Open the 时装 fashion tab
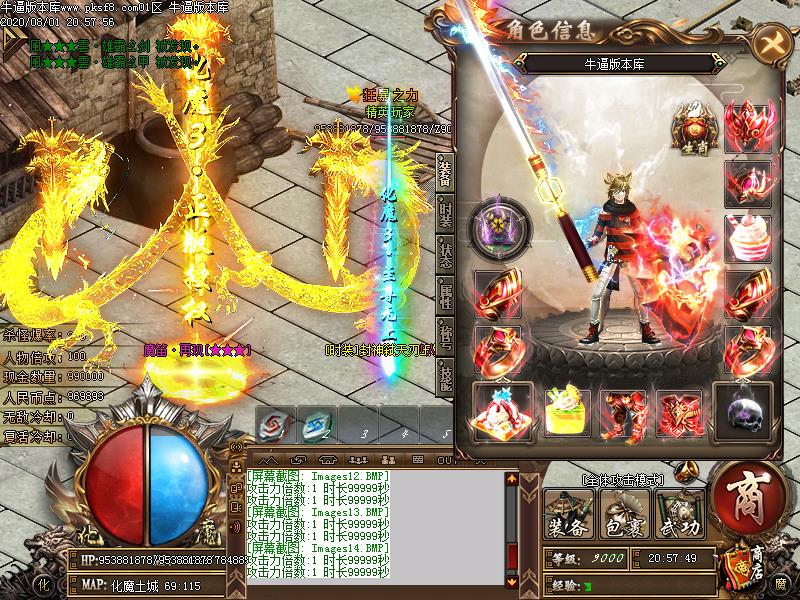Image resolution: width=800 pixels, height=600 pixels. tap(444, 213)
